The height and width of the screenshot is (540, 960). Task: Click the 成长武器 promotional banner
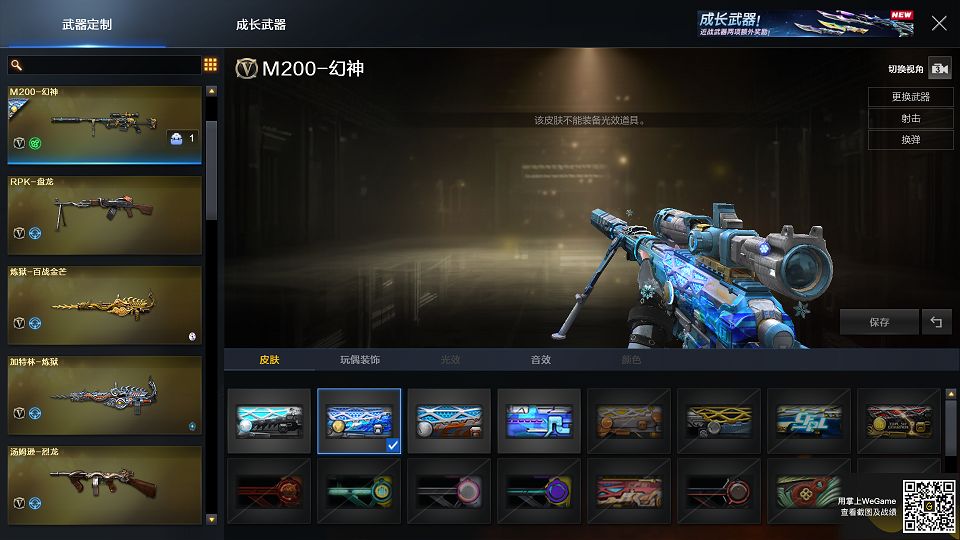tap(805, 23)
